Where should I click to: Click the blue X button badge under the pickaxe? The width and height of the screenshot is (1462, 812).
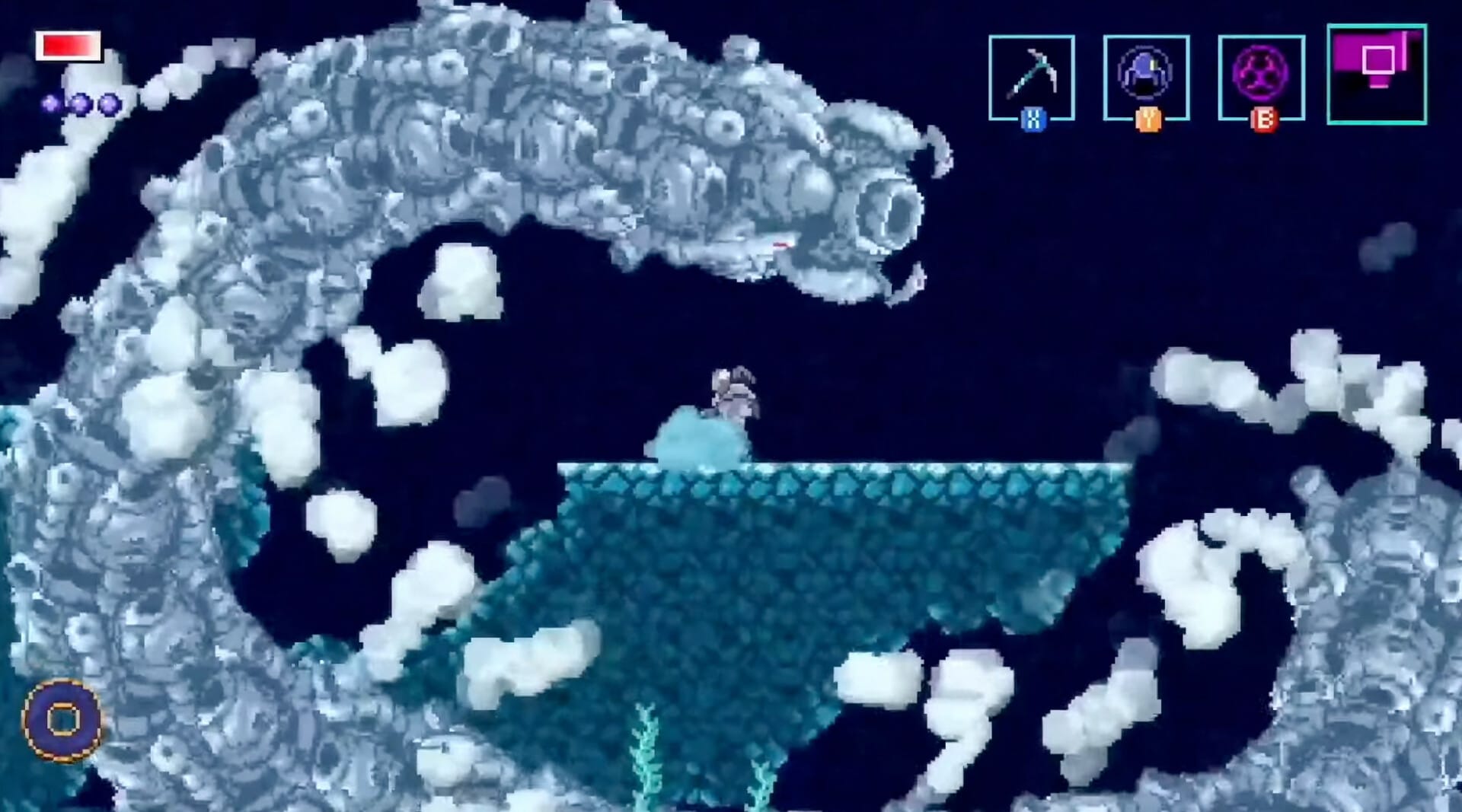pos(1032,116)
